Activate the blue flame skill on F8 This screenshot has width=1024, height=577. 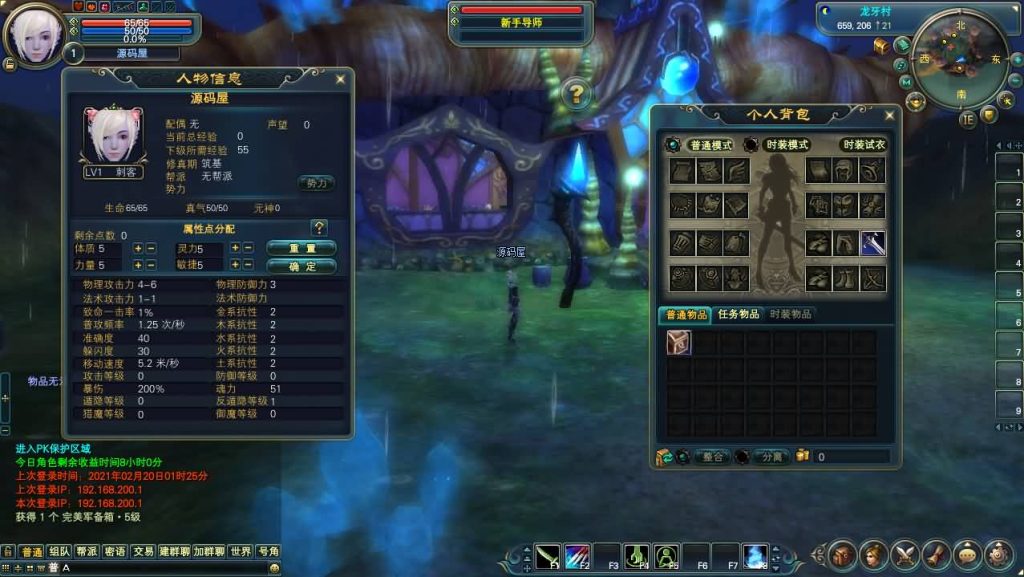click(x=755, y=555)
